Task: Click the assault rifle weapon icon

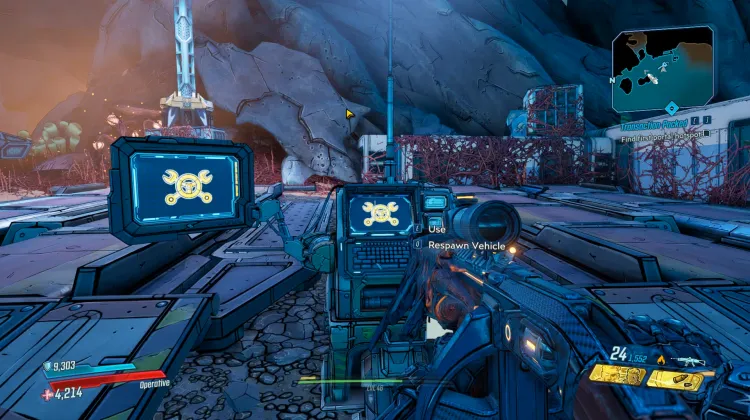Action: [690, 360]
